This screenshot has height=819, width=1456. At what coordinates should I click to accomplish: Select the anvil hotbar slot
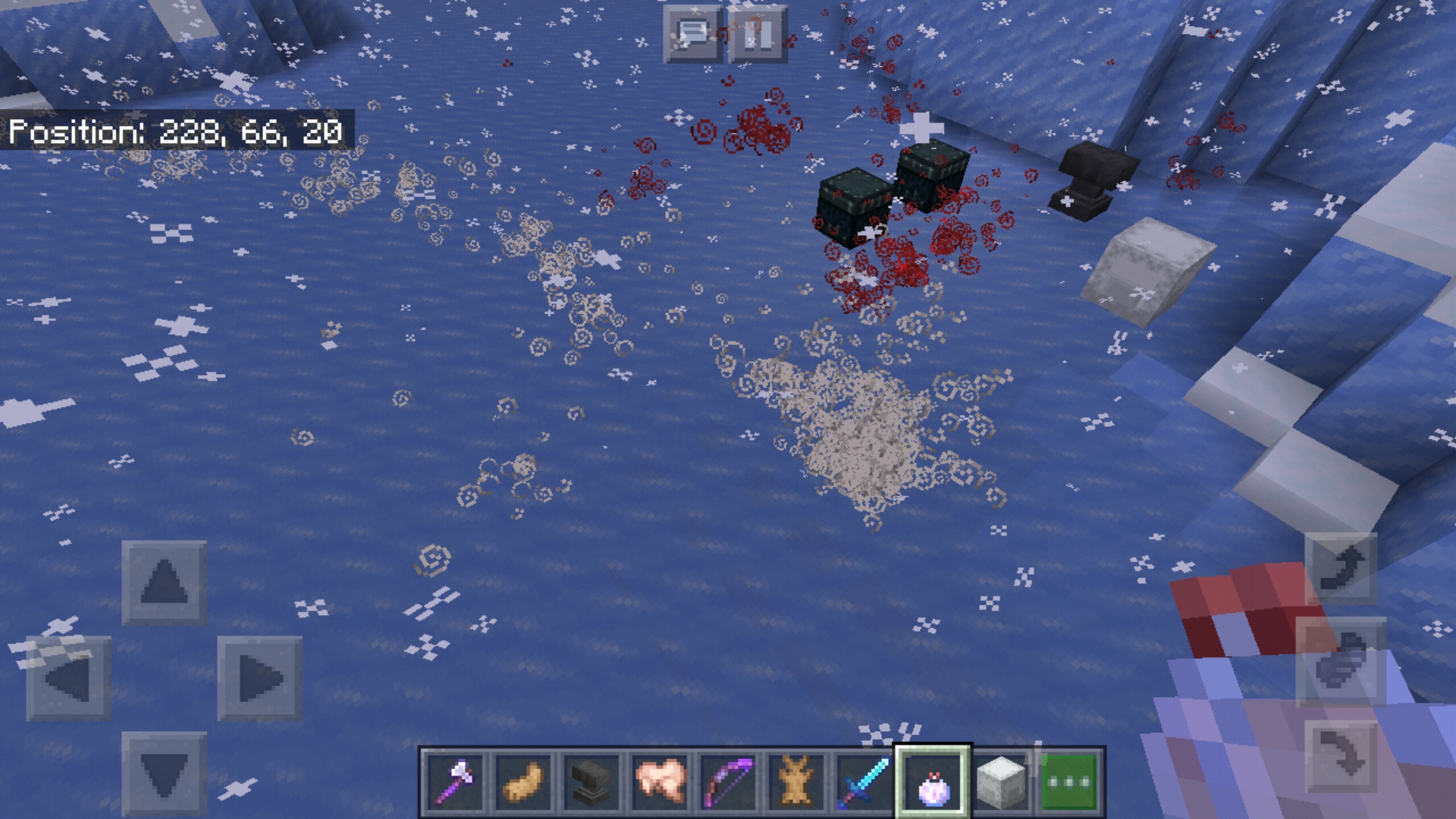(x=591, y=782)
